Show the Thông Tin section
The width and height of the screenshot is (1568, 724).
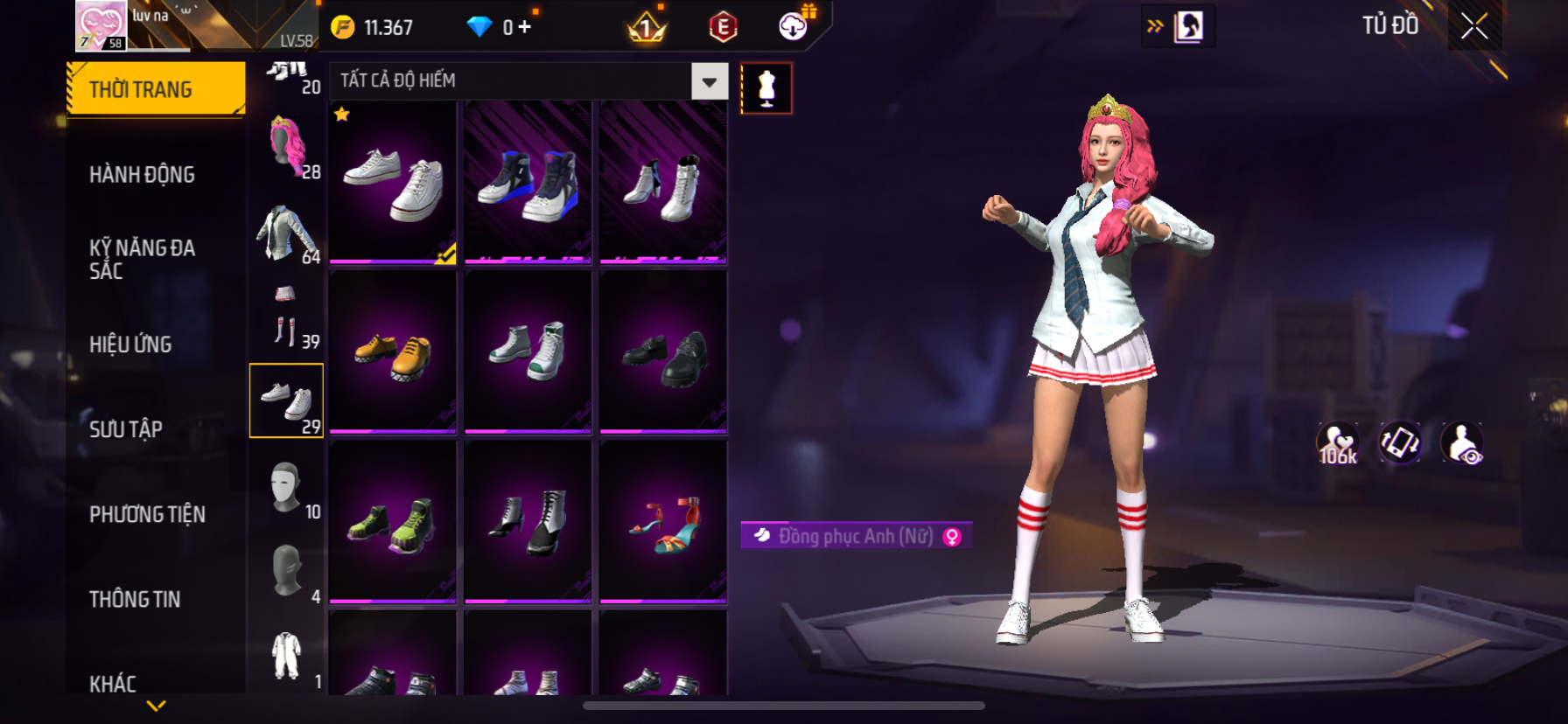click(135, 599)
